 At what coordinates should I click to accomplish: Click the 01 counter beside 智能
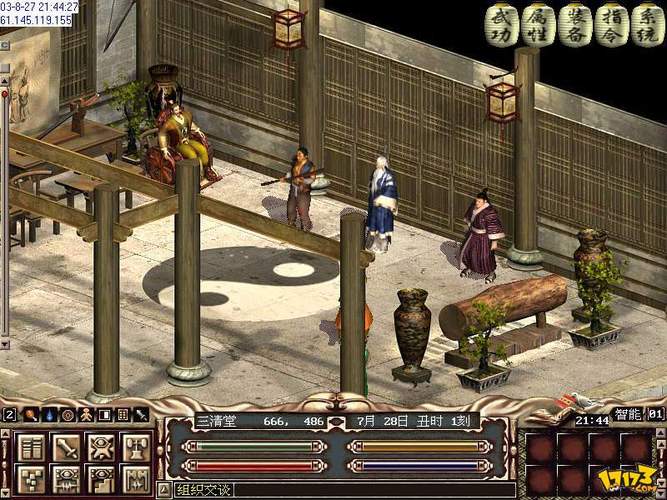[x=656, y=413]
